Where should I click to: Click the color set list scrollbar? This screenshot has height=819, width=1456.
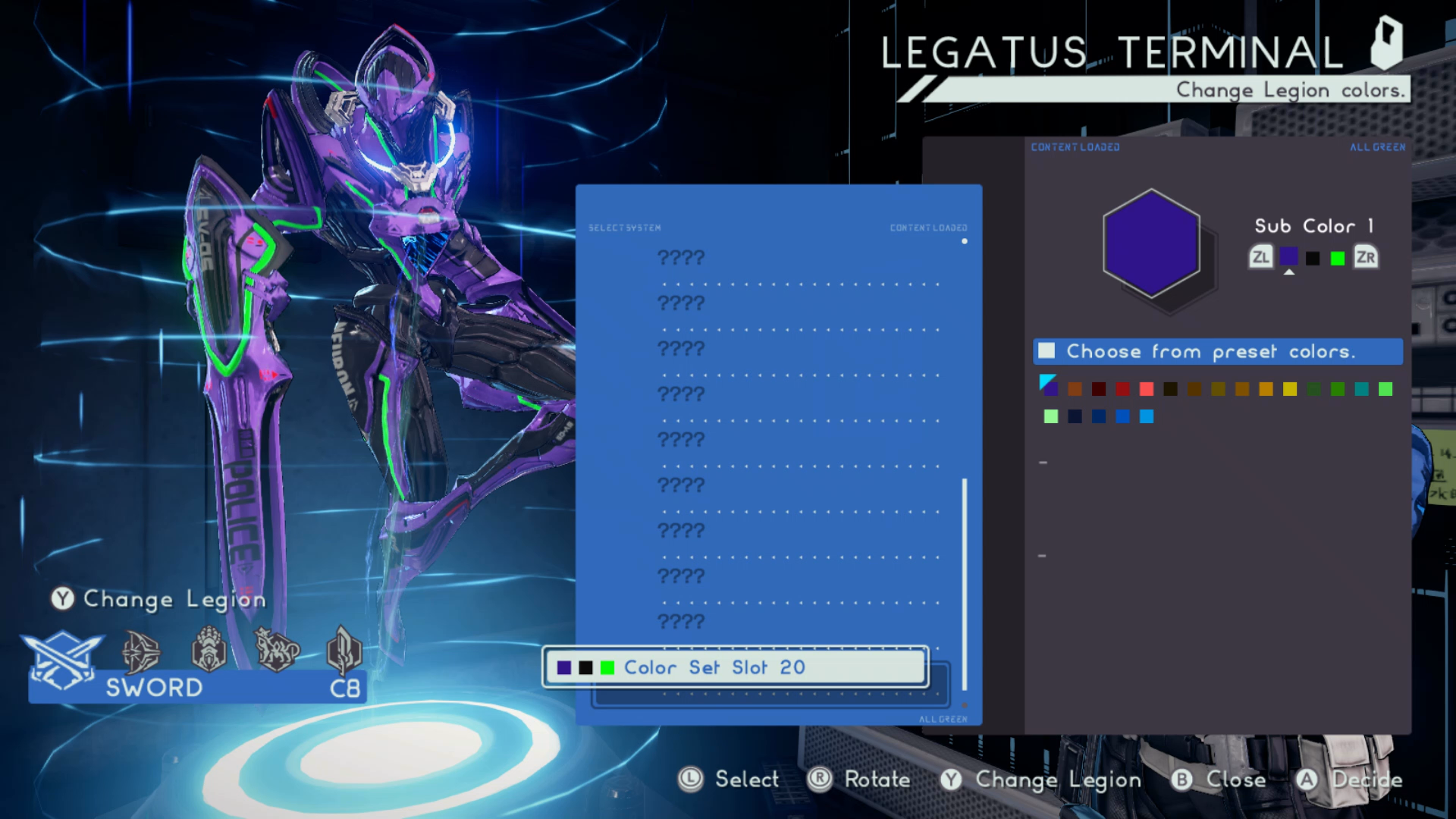965,584
